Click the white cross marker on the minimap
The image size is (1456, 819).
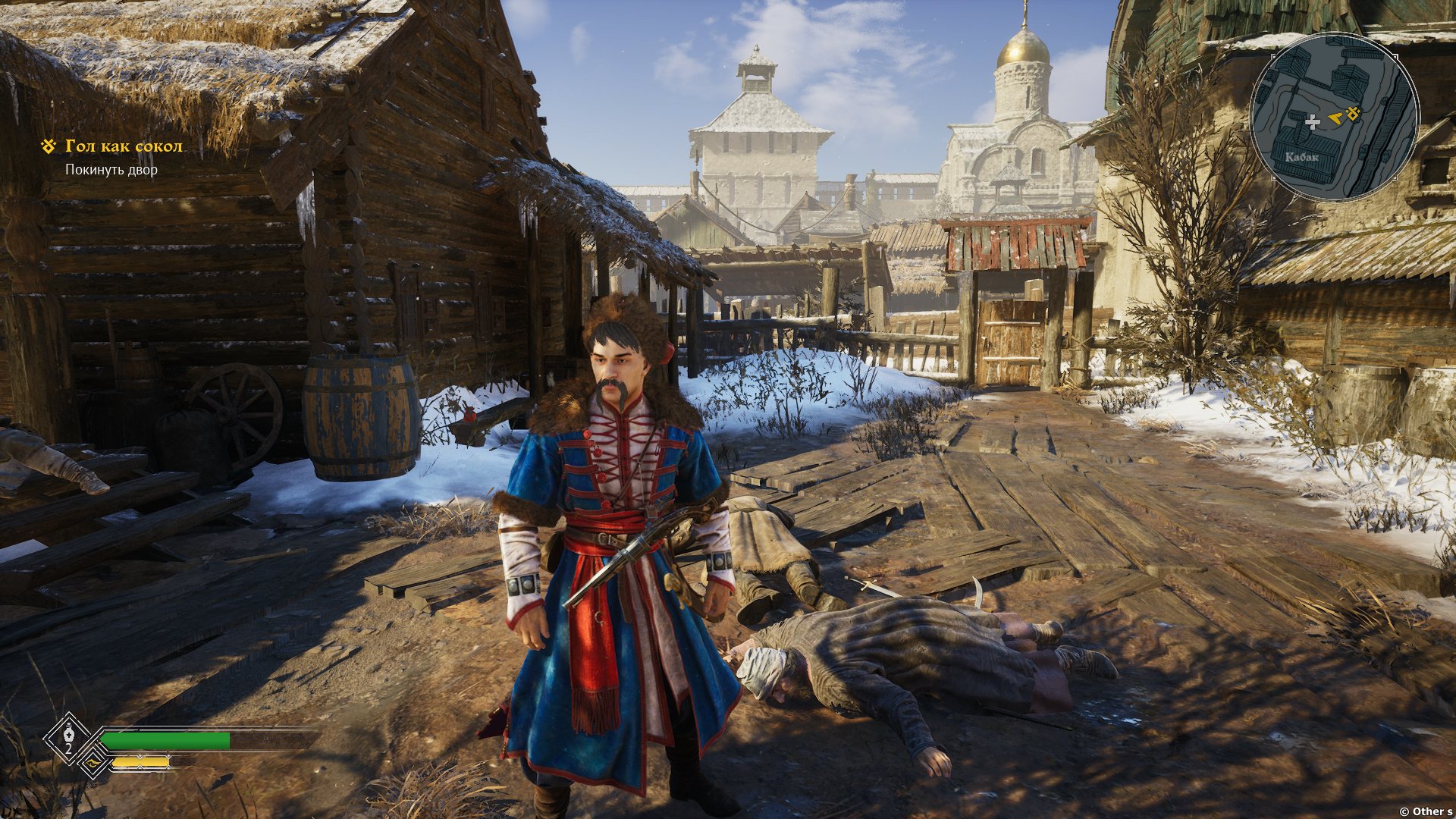pyautogui.click(x=1312, y=121)
